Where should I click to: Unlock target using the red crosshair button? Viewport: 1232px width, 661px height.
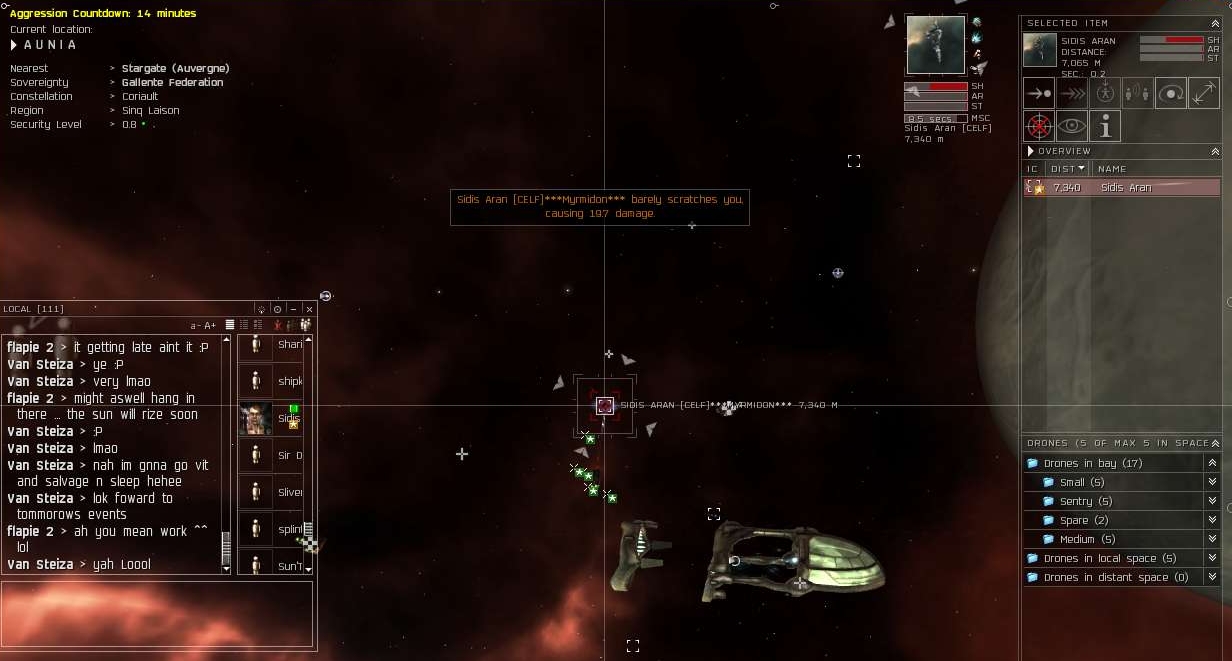pyautogui.click(x=1039, y=126)
